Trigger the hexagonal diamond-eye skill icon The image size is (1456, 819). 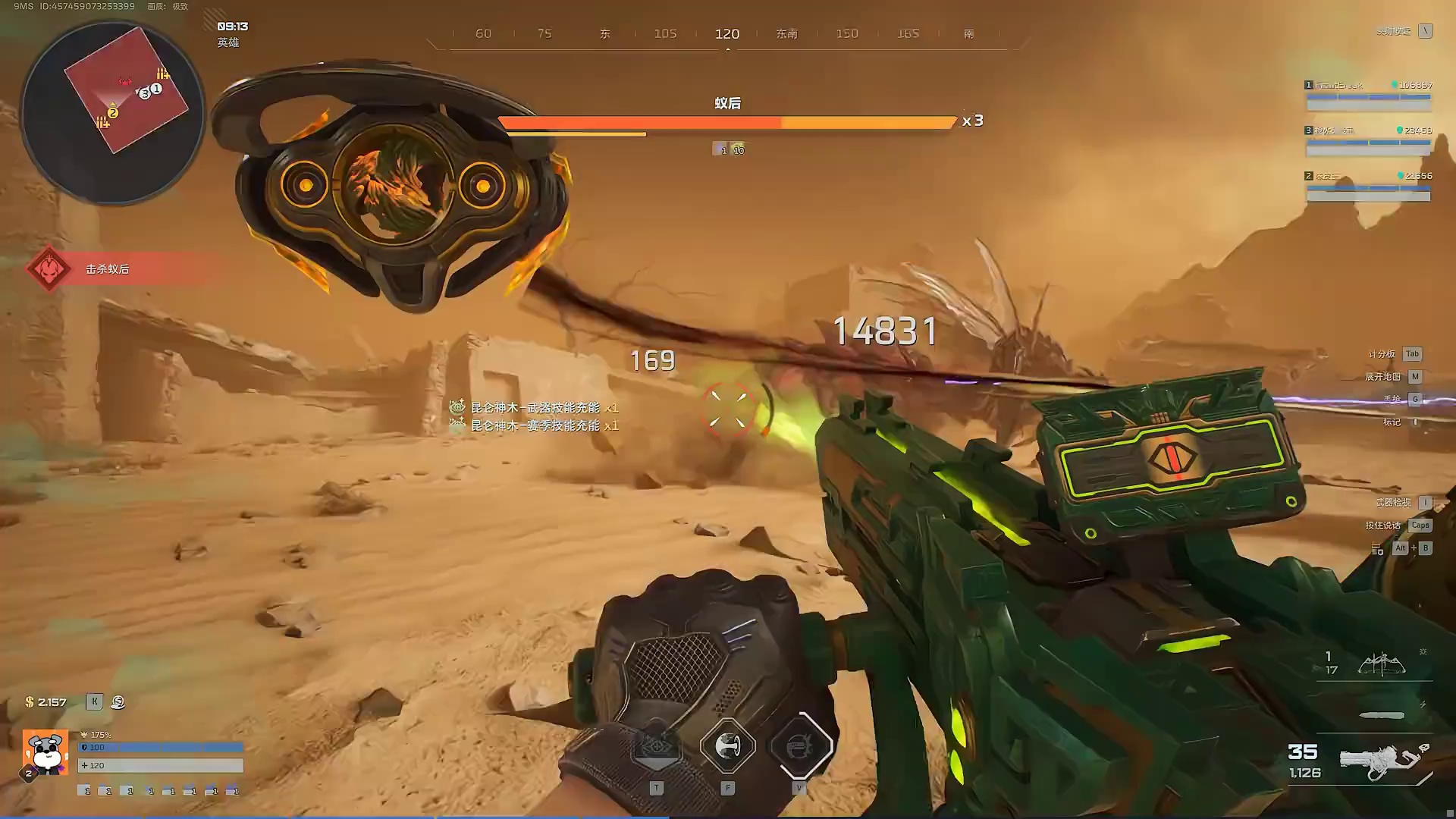pos(656,746)
